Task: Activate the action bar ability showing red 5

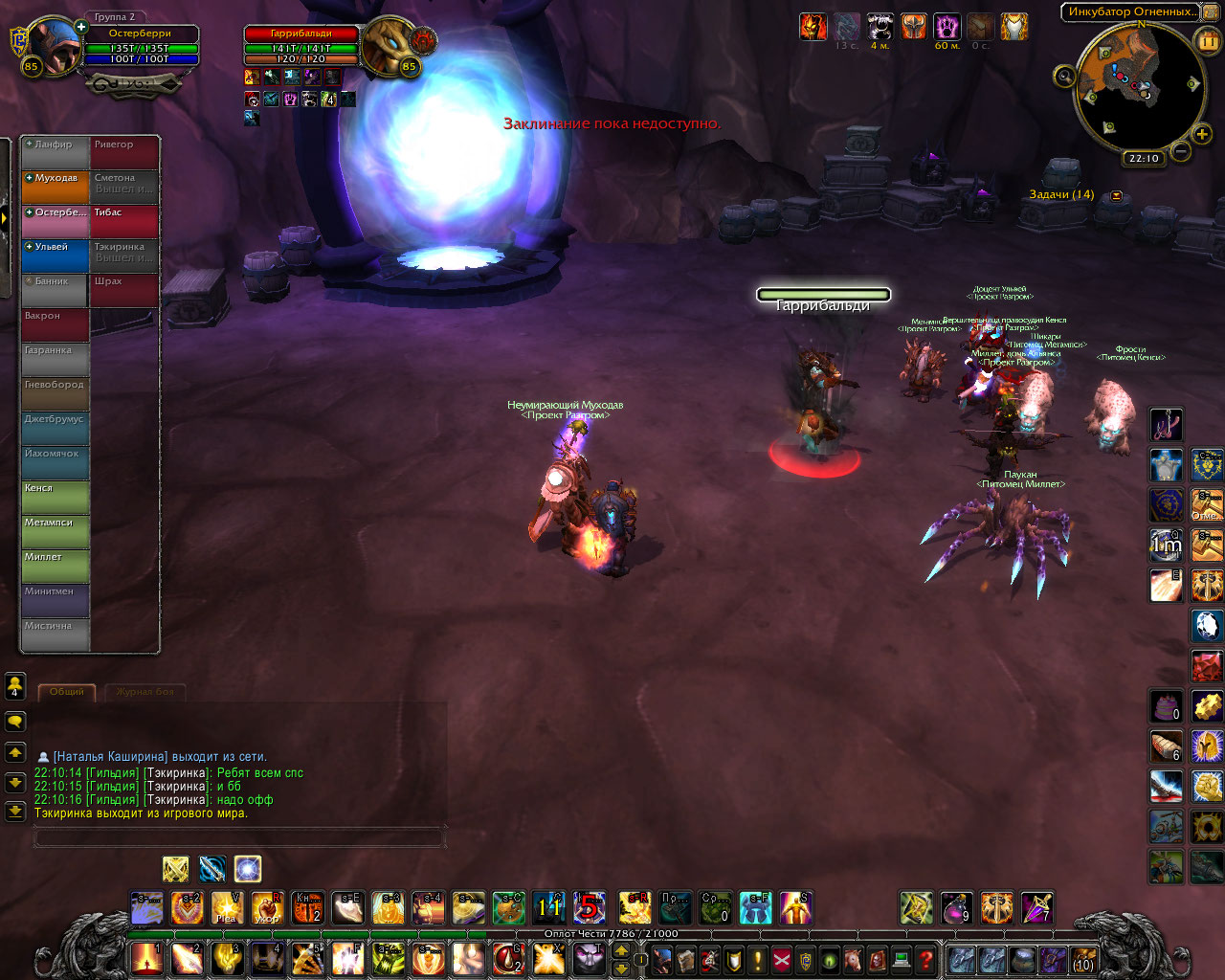Action: [x=590, y=907]
